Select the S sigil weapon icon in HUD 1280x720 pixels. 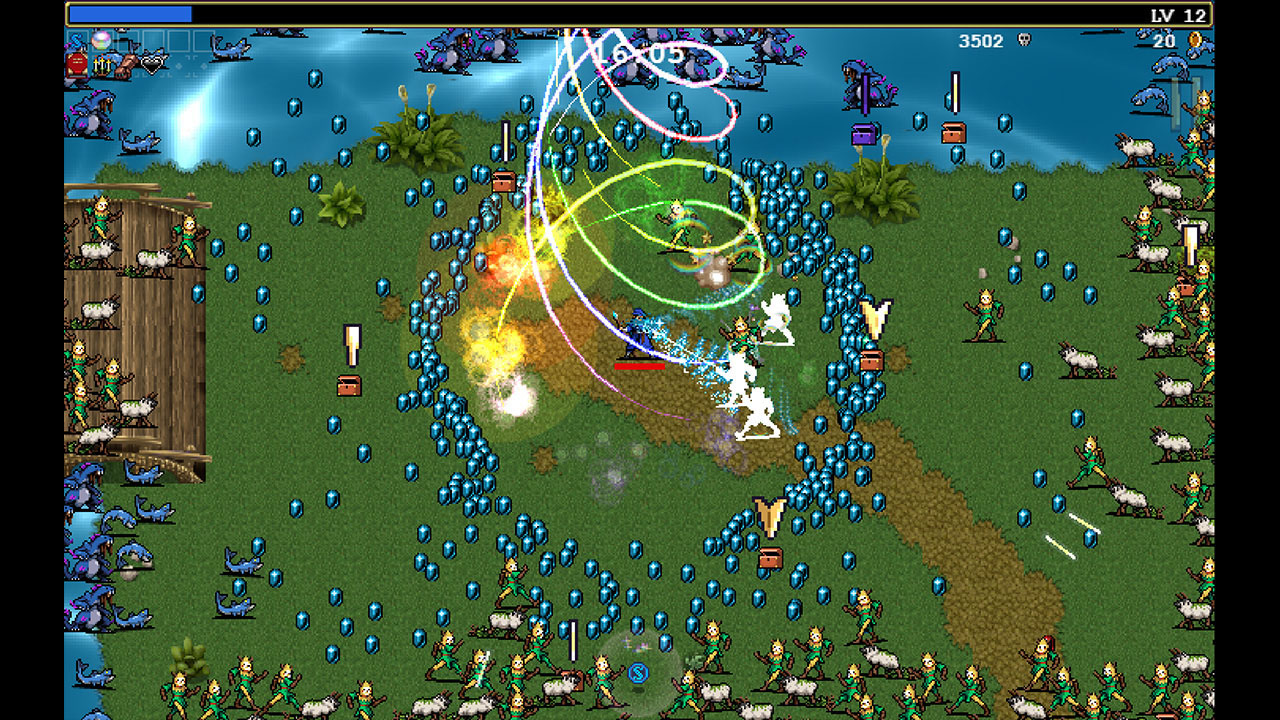[x=76, y=39]
